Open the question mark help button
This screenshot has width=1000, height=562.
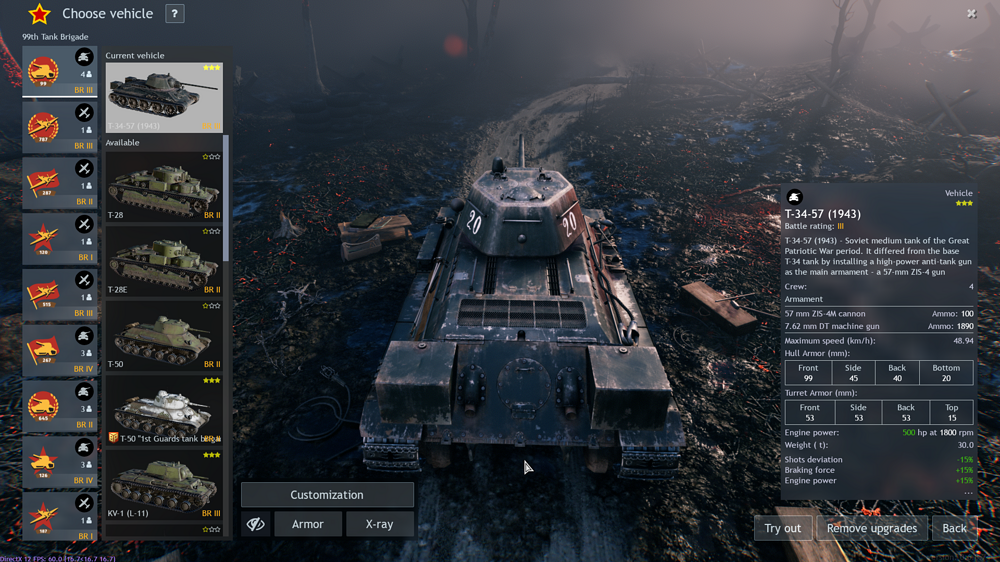pyautogui.click(x=174, y=14)
